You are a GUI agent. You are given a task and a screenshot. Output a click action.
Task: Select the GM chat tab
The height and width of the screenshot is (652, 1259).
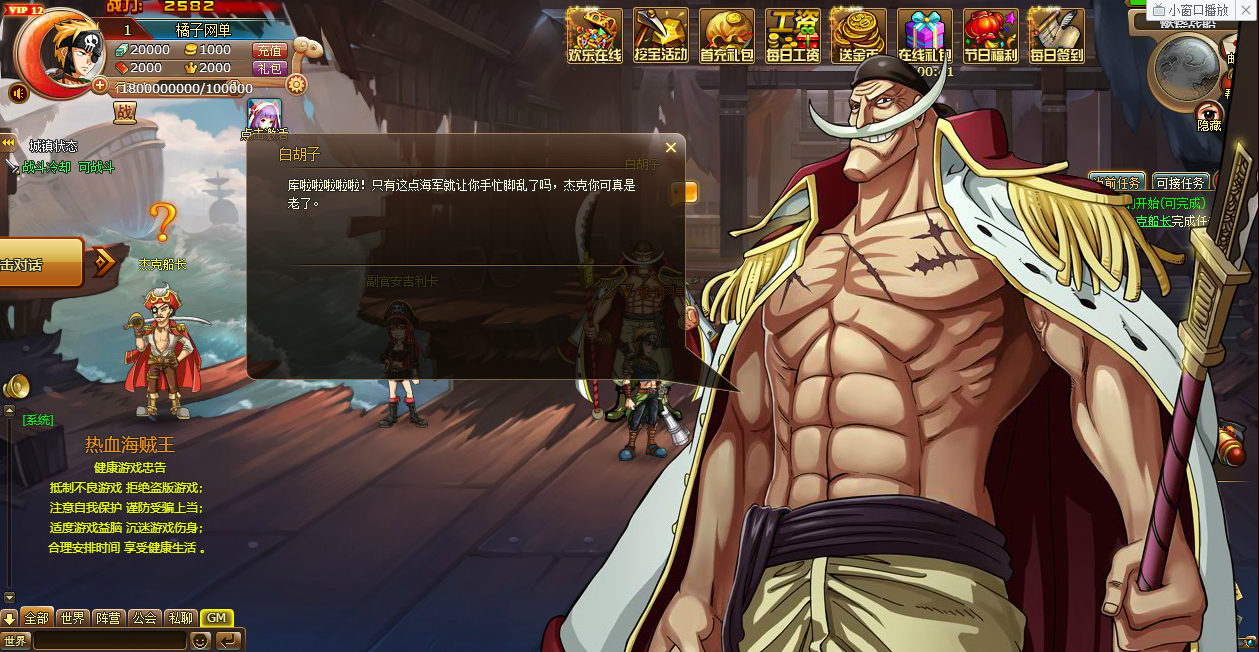(x=216, y=618)
